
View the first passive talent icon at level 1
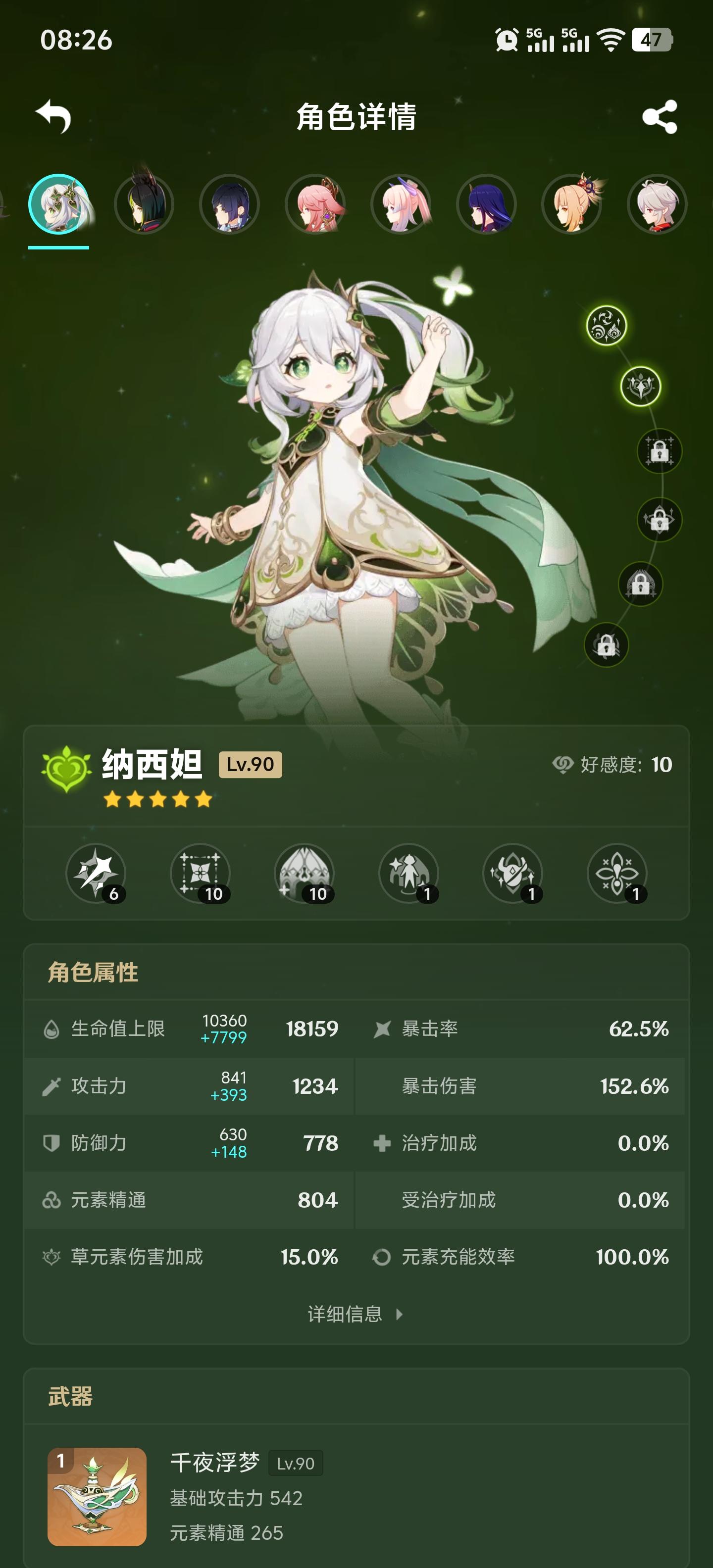[x=408, y=875]
